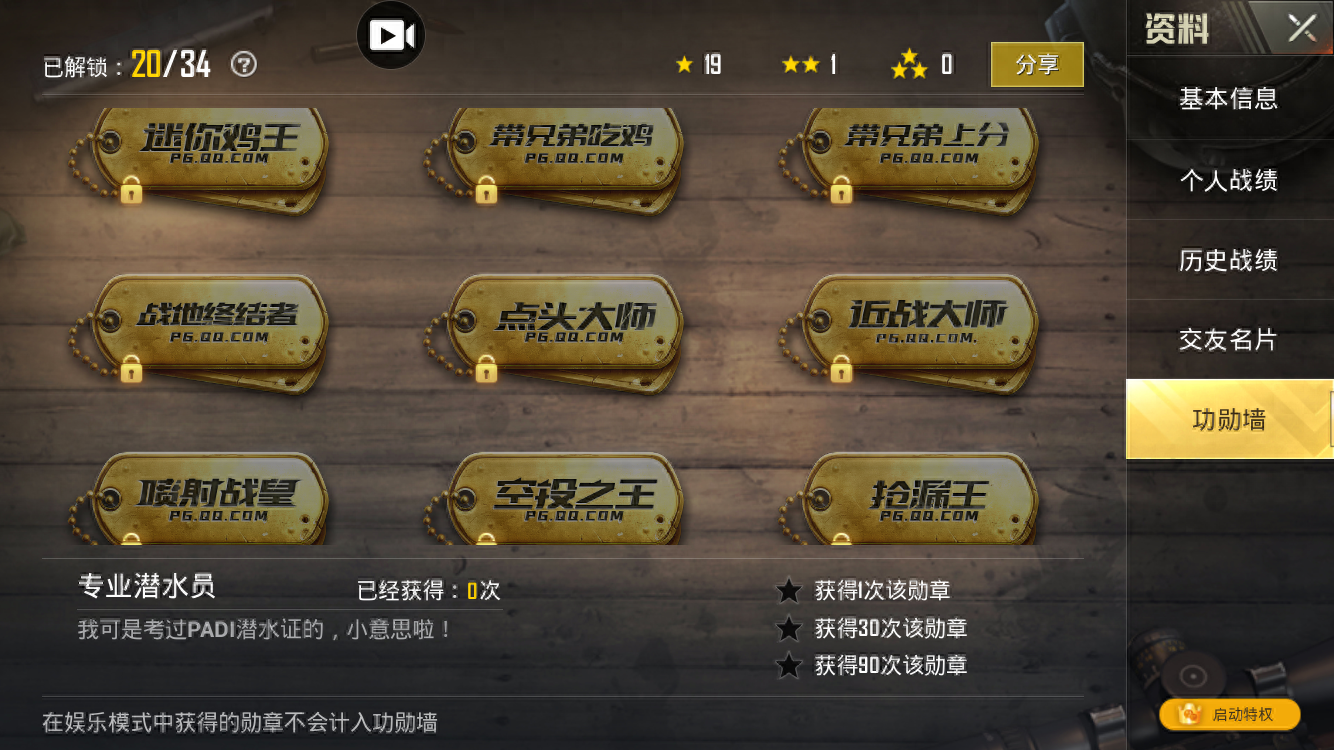Open the 个人战绩 tab

pyautogui.click(x=1228, y=179)
